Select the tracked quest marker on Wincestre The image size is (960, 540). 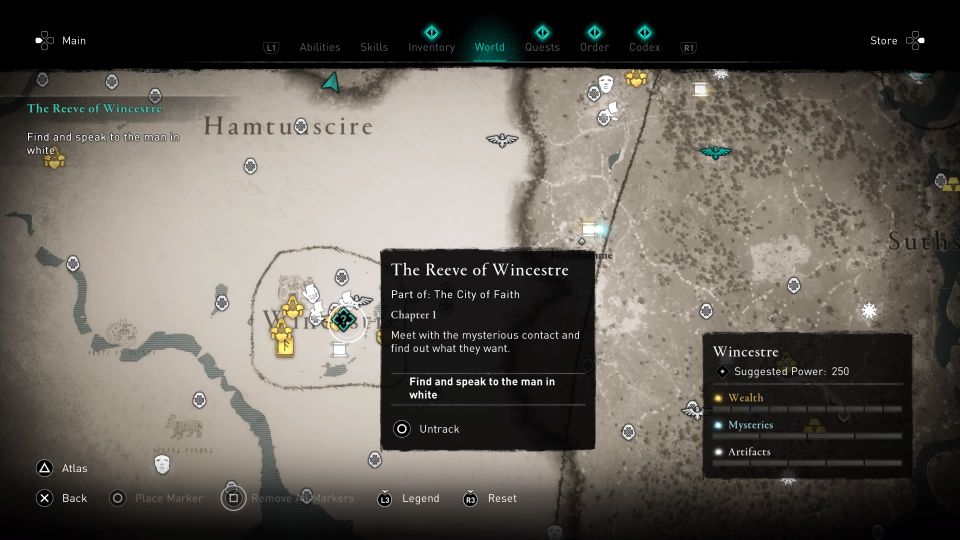[x=343, y=320]
